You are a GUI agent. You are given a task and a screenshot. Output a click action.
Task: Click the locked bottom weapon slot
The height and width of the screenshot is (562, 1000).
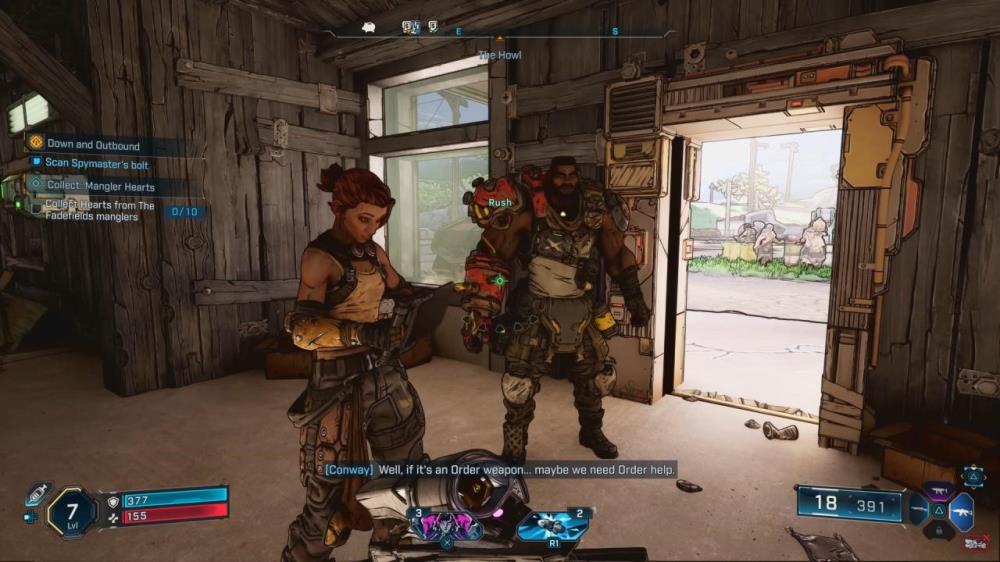point(939,530)
